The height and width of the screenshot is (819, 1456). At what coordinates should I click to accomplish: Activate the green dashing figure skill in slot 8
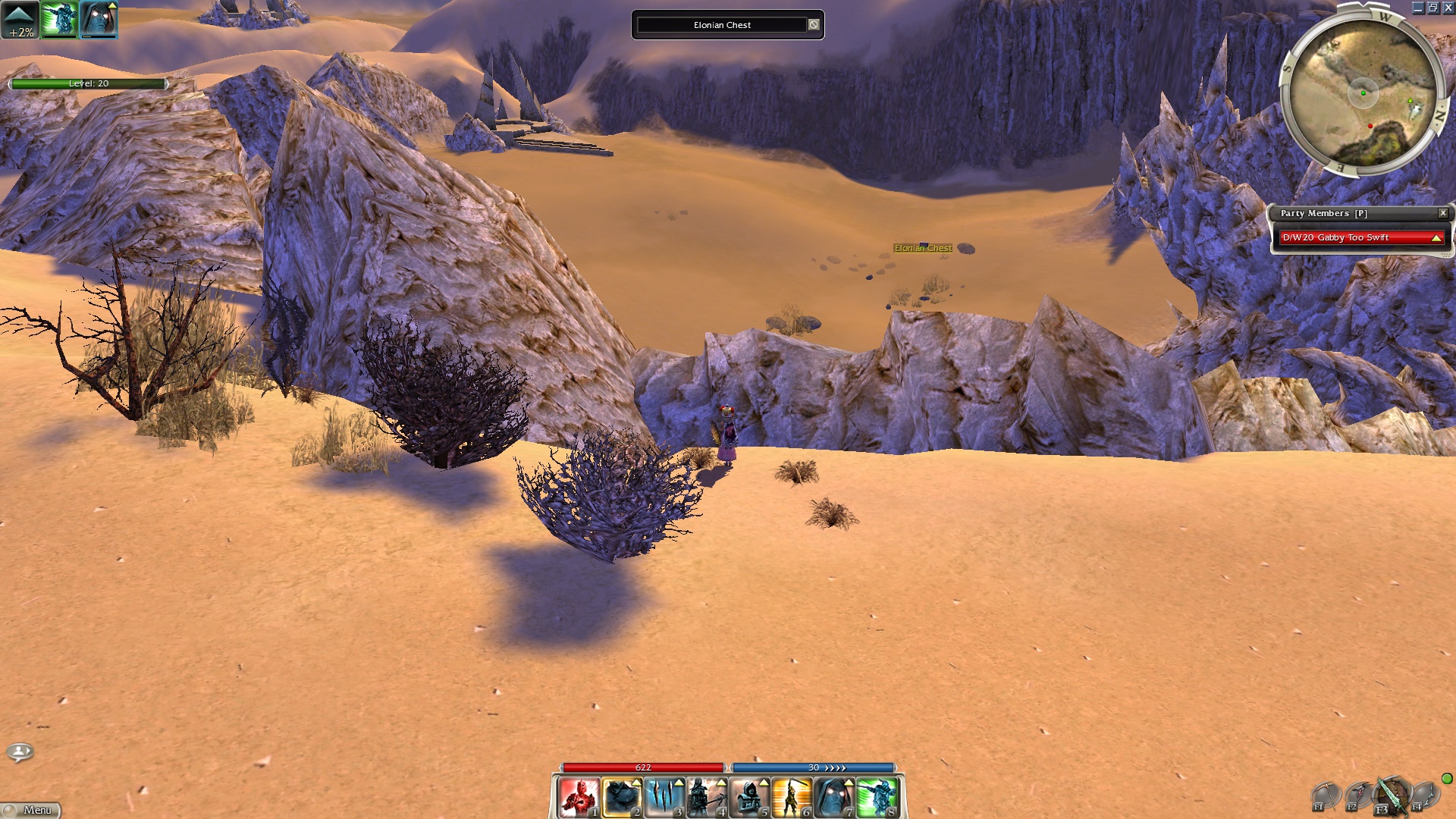(877, 798)
